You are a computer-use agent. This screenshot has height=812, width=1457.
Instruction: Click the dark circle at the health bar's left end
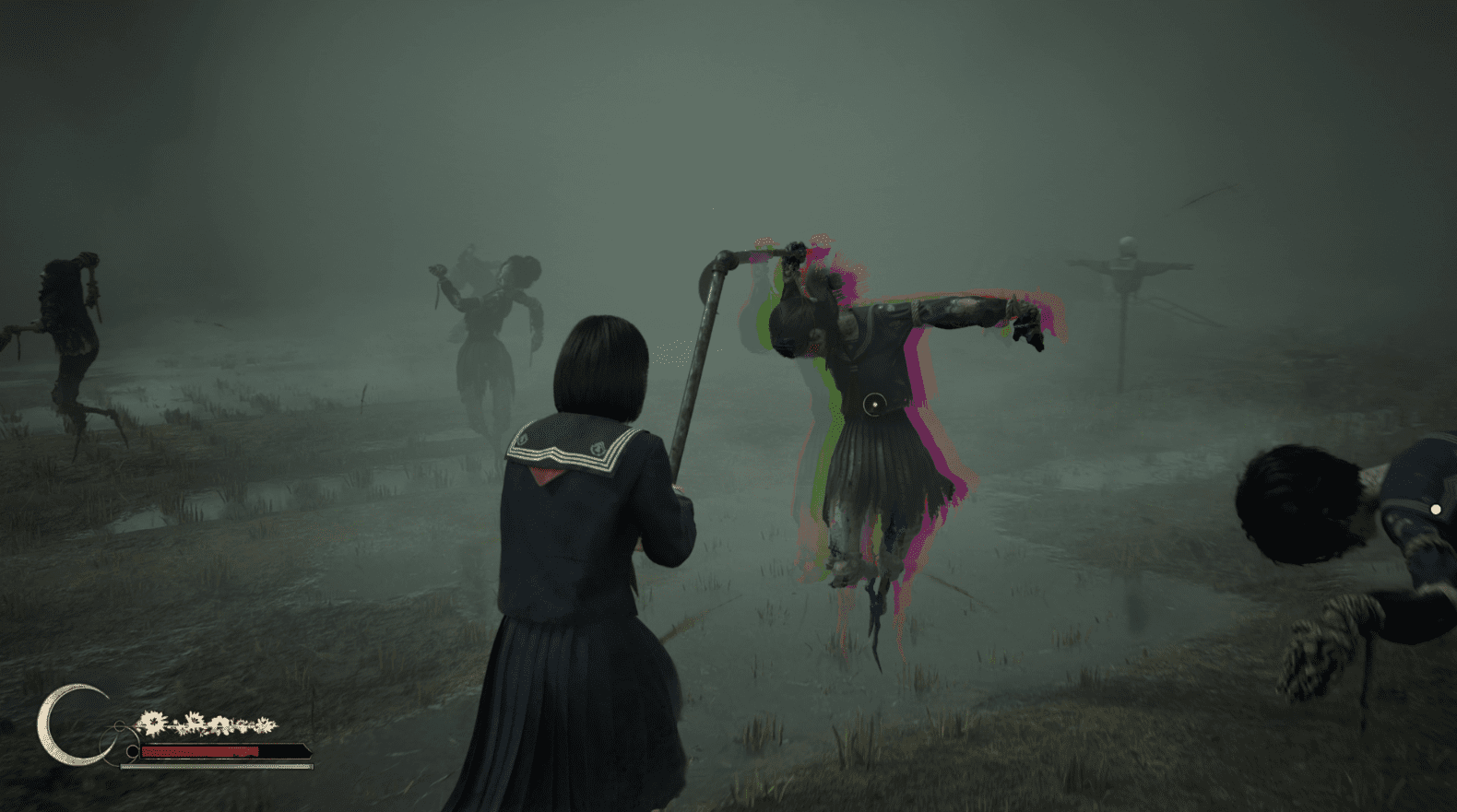132,750
